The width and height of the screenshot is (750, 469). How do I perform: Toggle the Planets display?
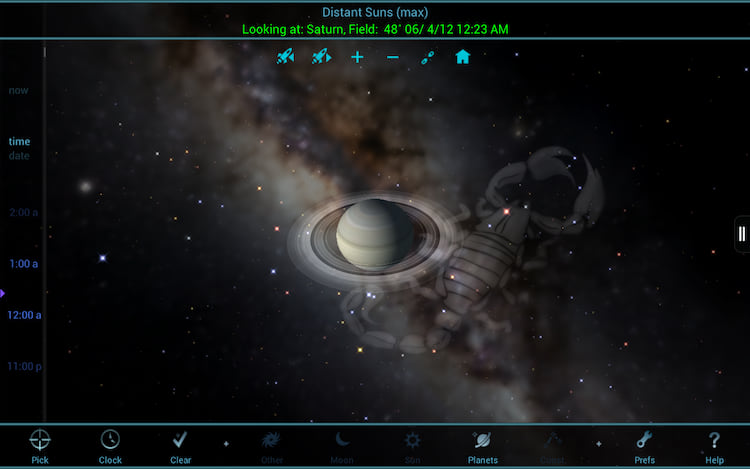(x=482, y=444)
